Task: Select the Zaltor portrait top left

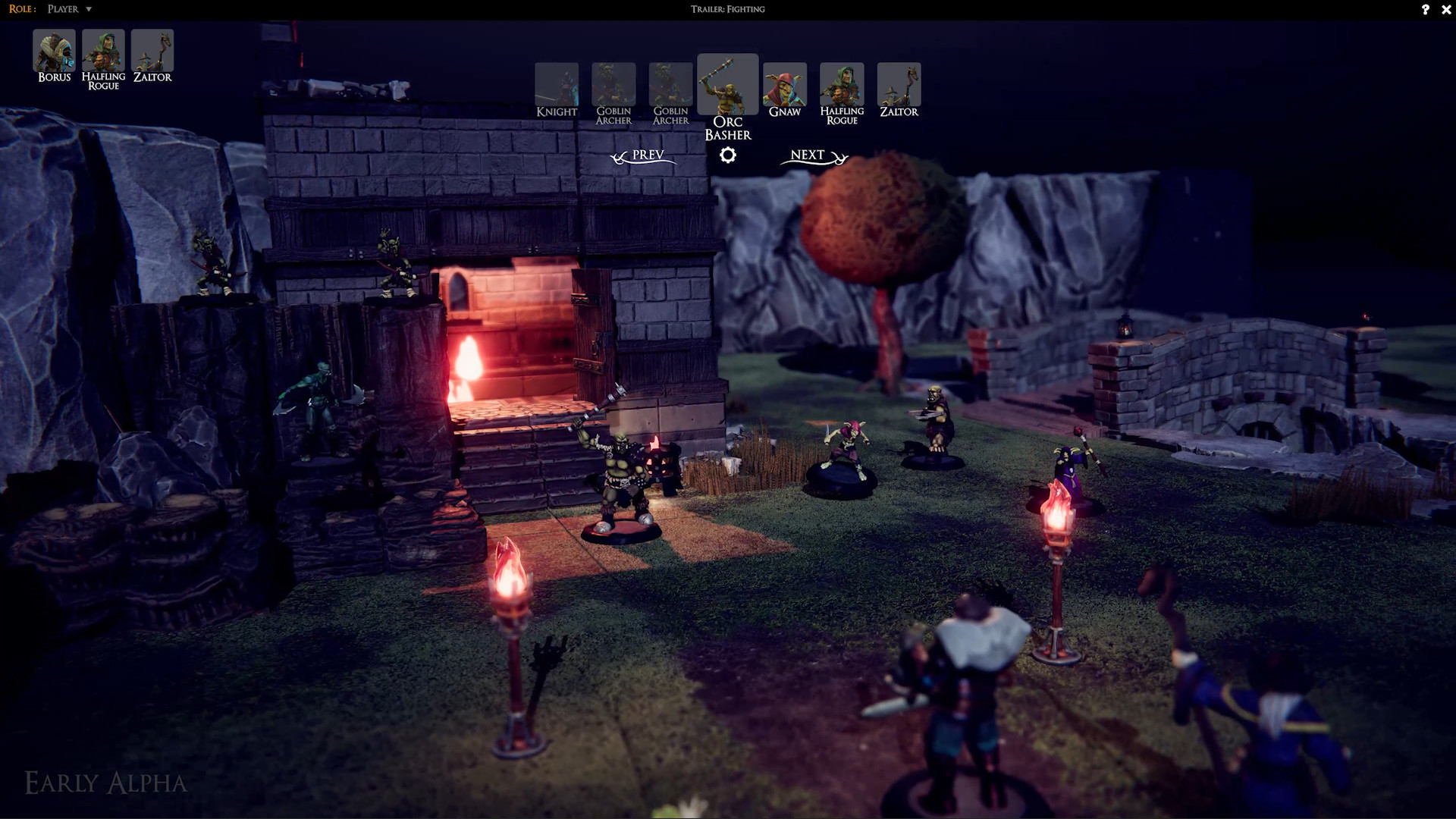Action: (x=152, y=49)
